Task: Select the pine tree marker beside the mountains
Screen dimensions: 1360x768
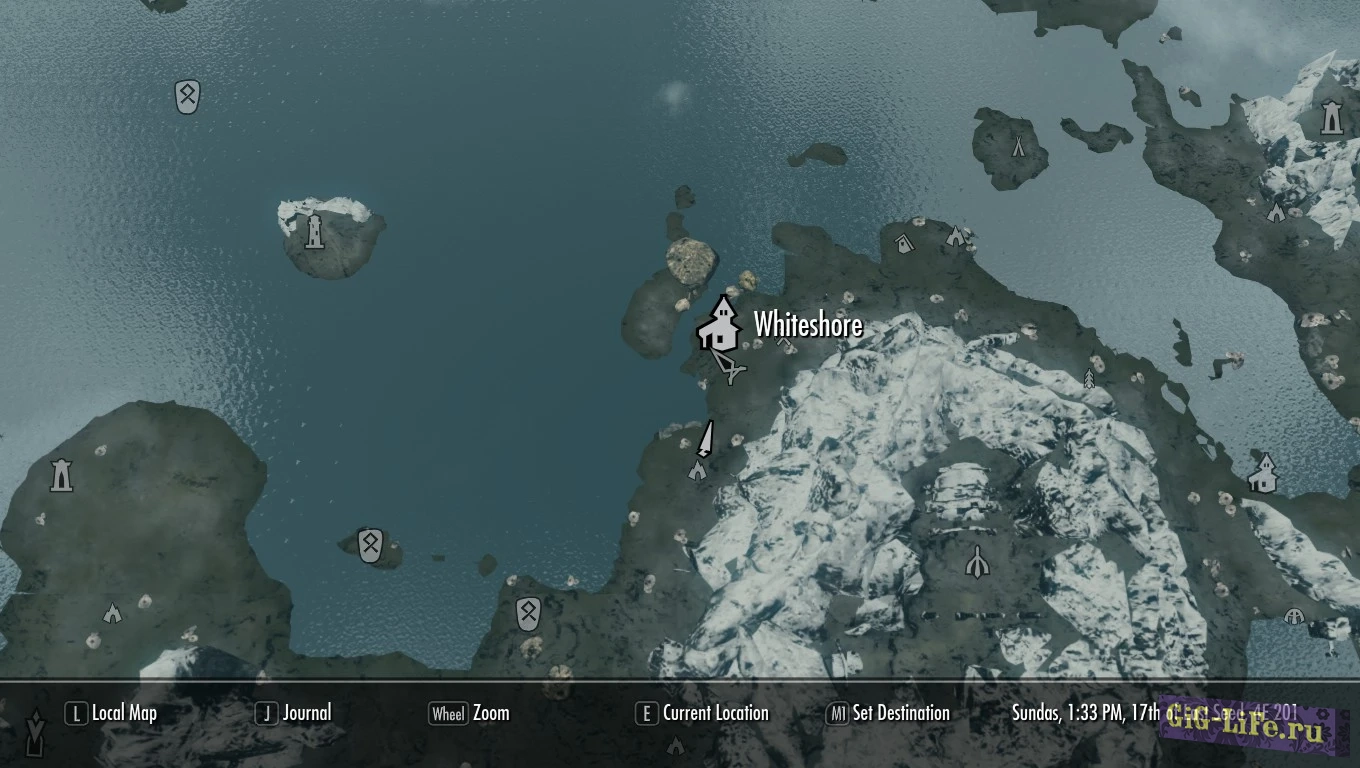Action: click(1089, 378)
